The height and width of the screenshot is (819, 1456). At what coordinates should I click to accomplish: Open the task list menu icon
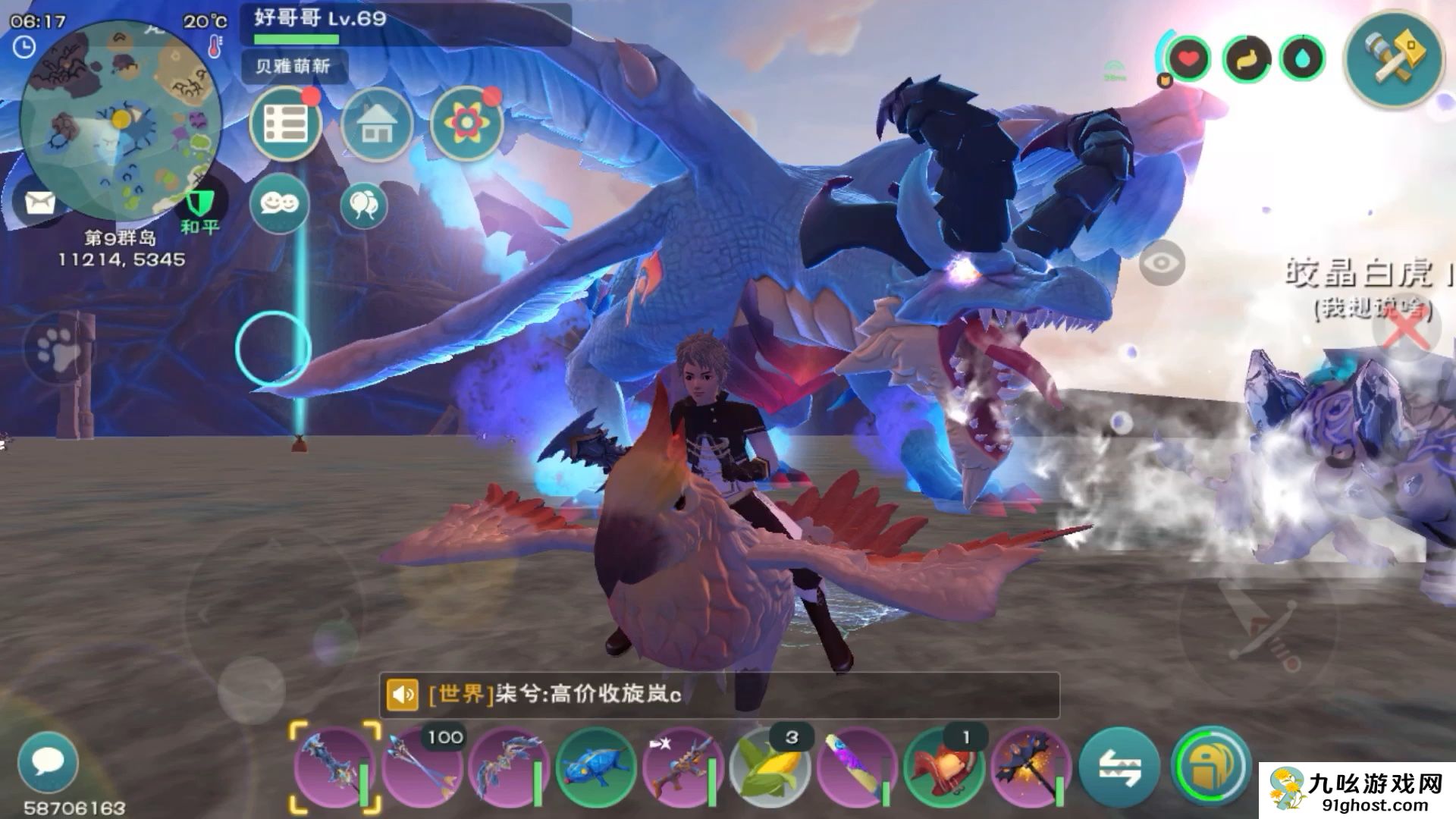[x=286, y=124]
